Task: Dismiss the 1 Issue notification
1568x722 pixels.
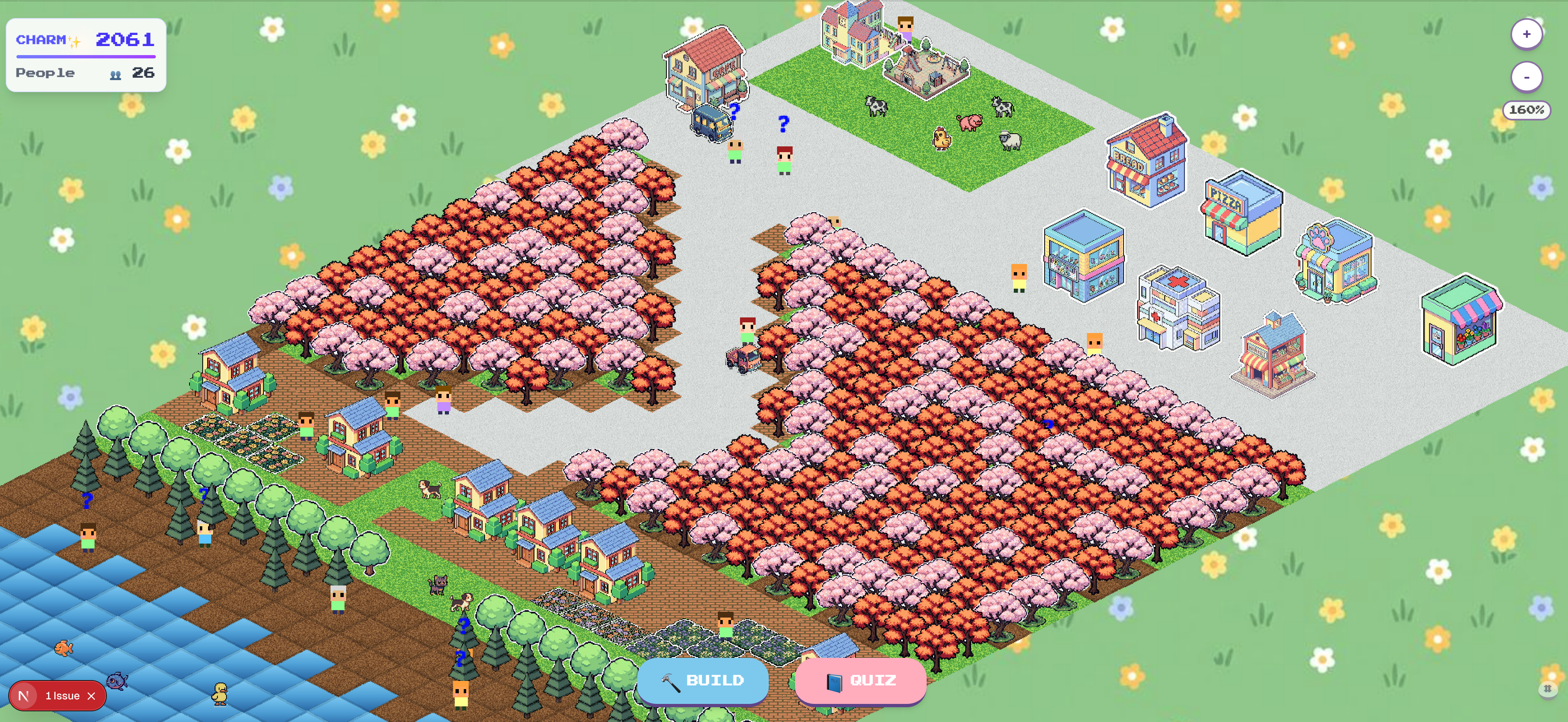Action: coord(92,695)
